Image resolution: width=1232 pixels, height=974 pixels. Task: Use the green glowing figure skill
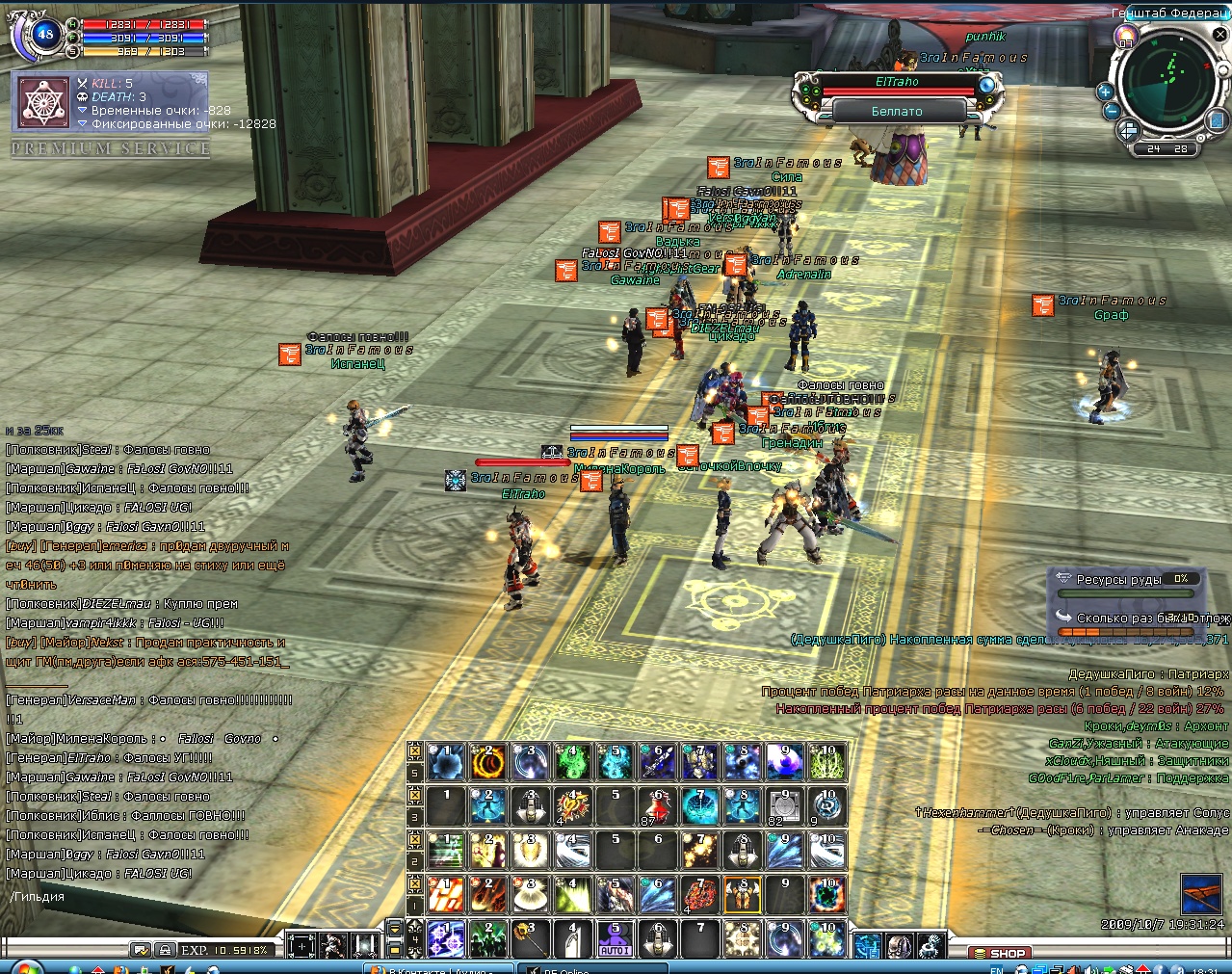(572, 762)
